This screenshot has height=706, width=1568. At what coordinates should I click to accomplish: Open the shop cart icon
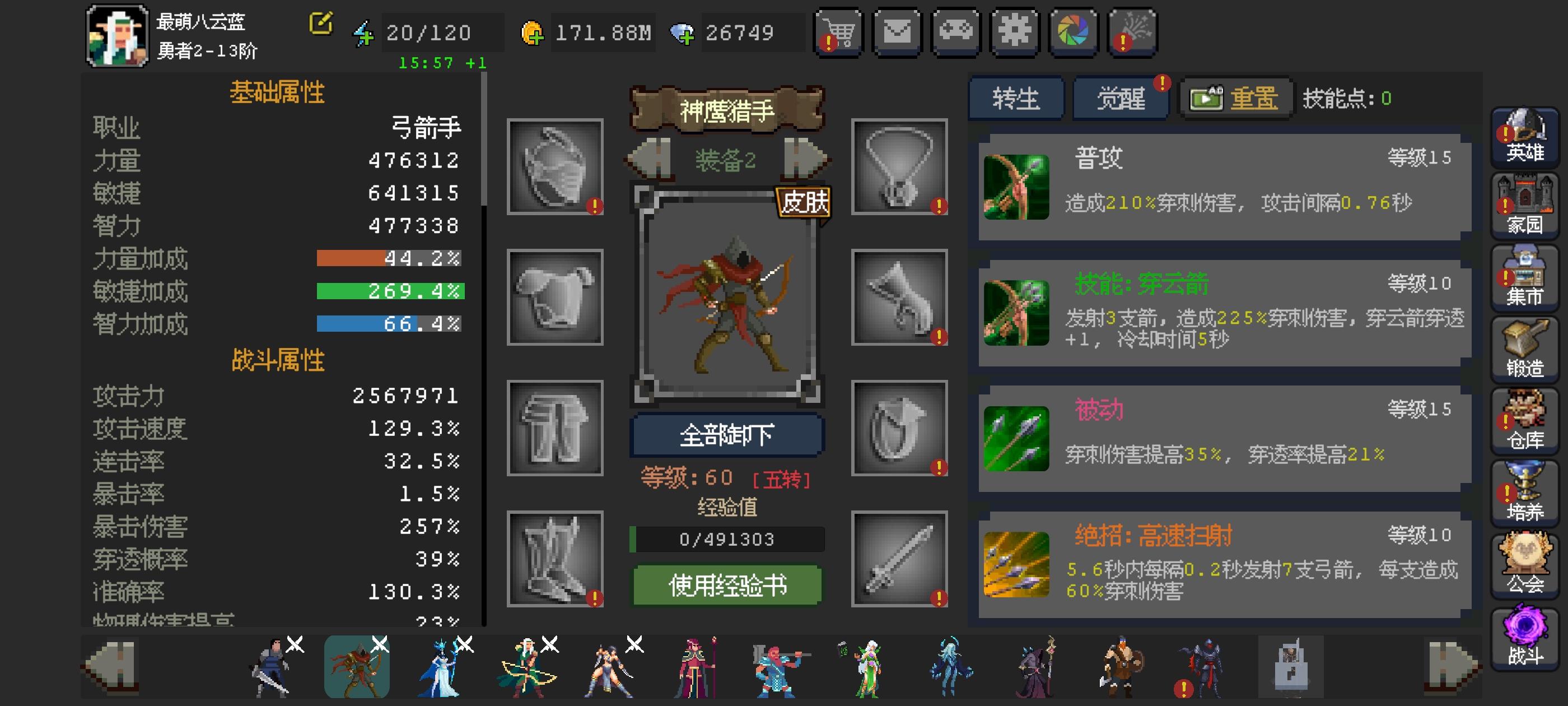pos(838,33)
